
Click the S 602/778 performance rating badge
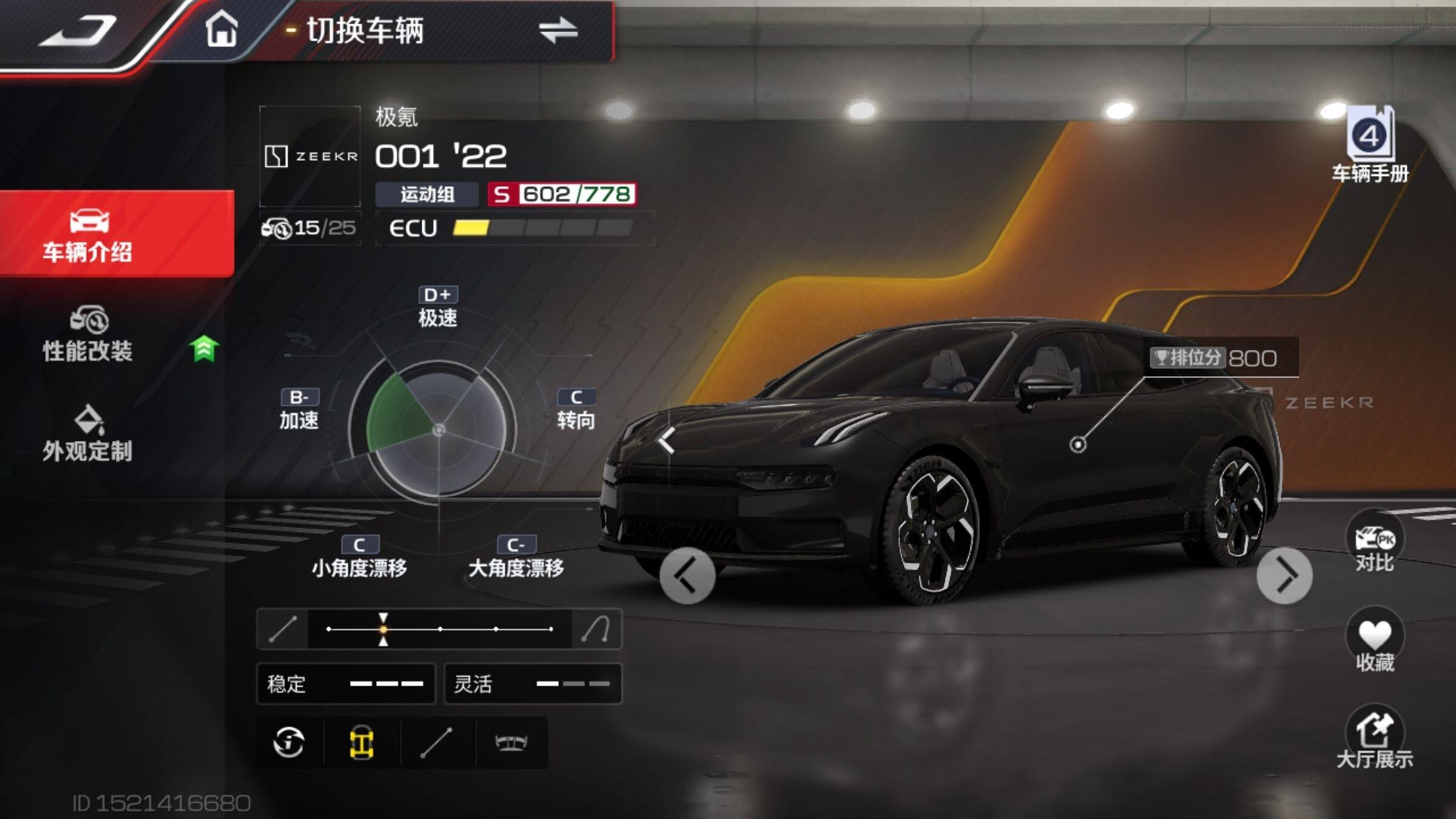tap(562, 195)
